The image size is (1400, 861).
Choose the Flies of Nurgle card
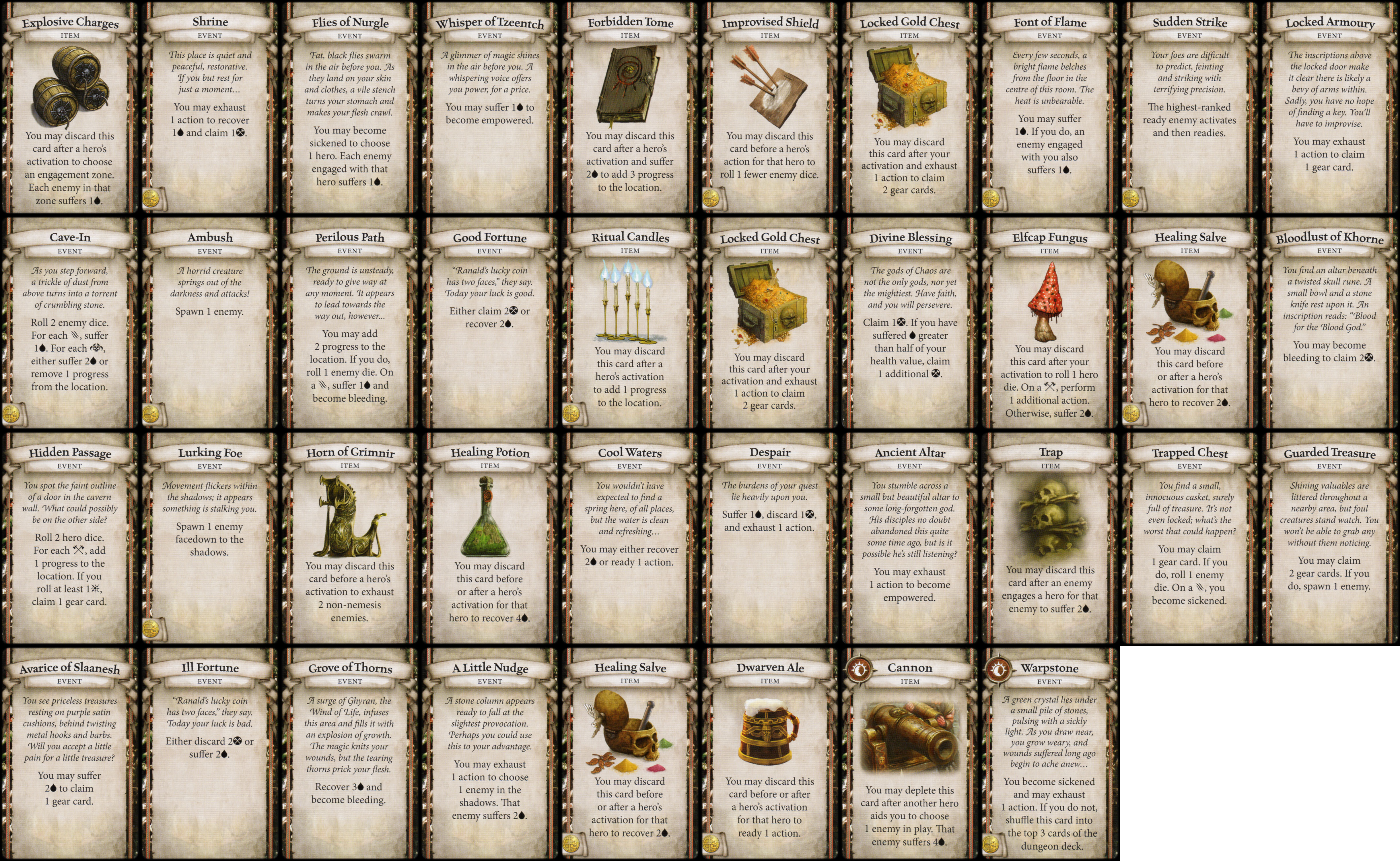pyautogui.click(x=350, y=108)
